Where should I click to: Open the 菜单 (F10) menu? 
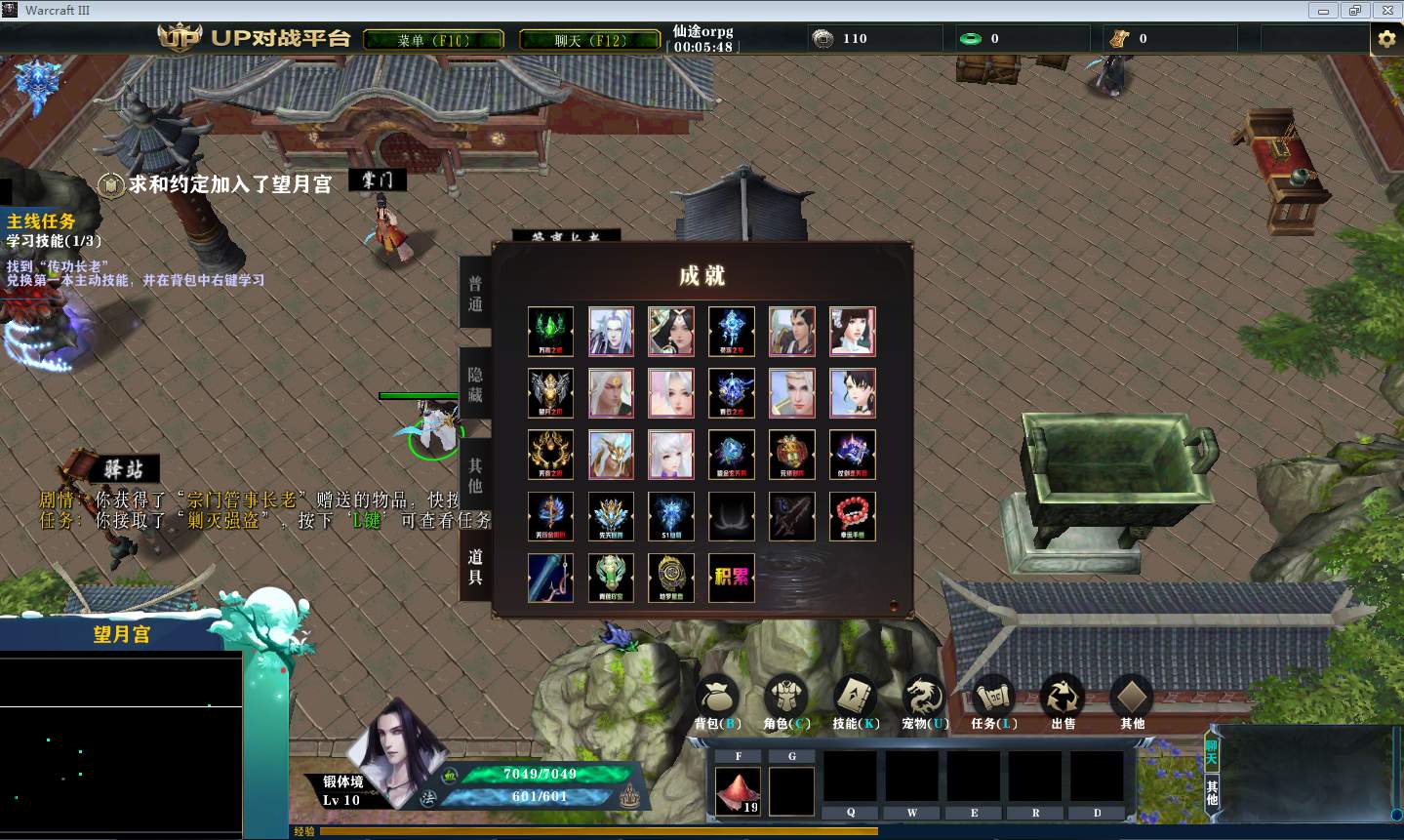[433, 40]
